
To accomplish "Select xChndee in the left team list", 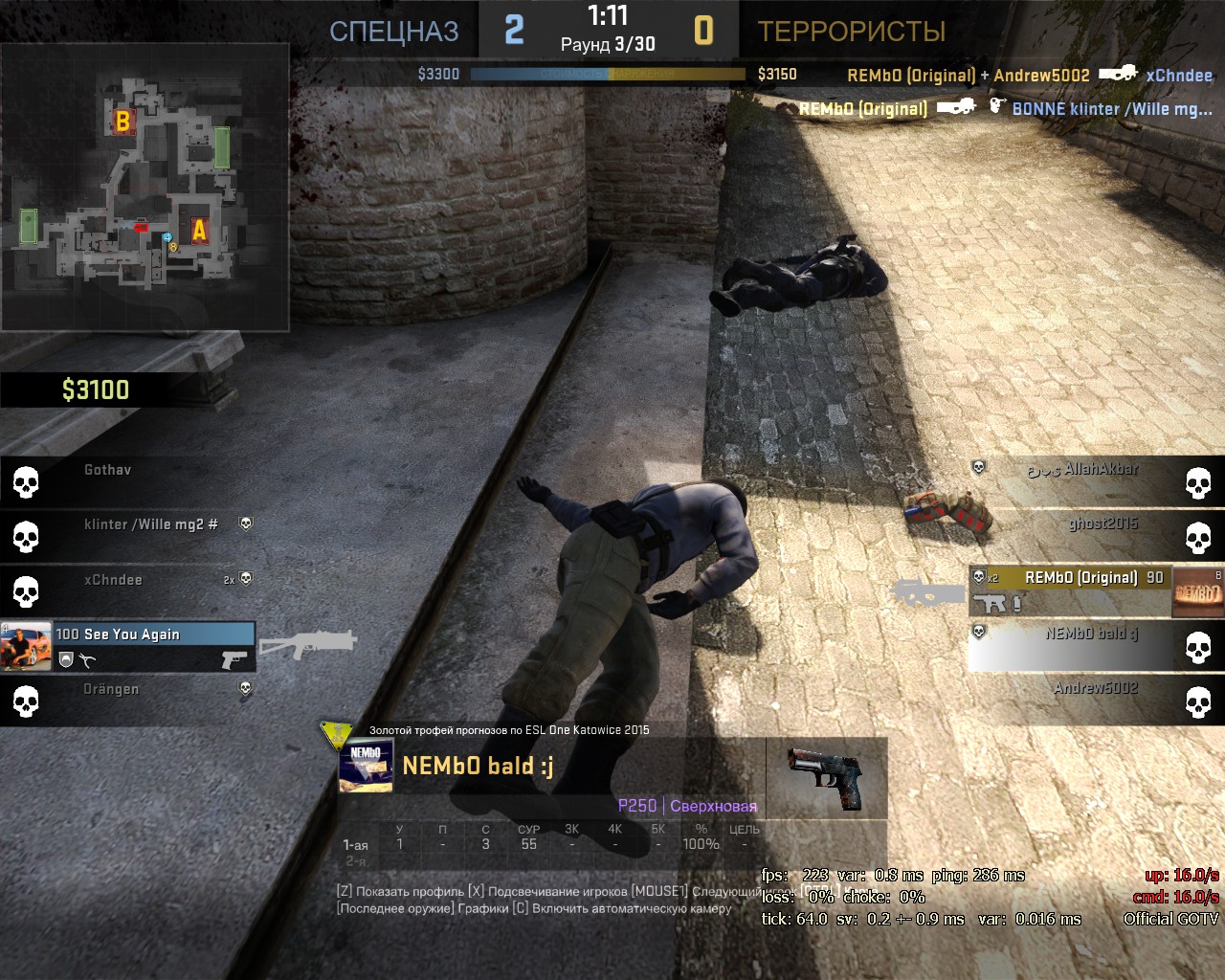I will (x=128, y=590).
